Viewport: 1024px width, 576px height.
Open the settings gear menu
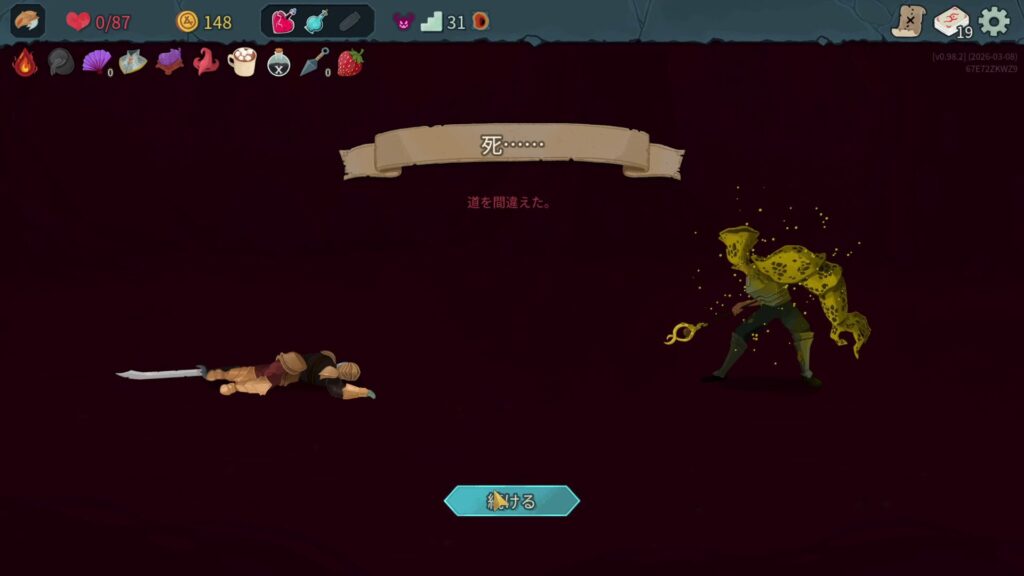coord(994,21)
